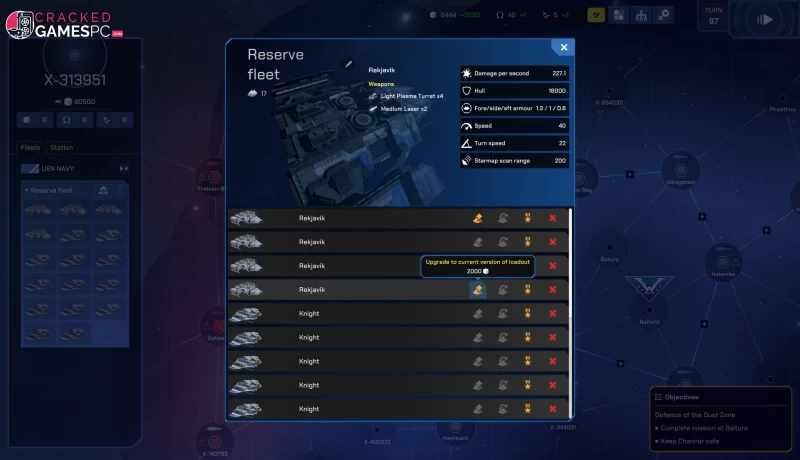This screenshot has width=800, height=460.
Task: Switch to the Fleets tab
Action: click(x=30, y=148)
